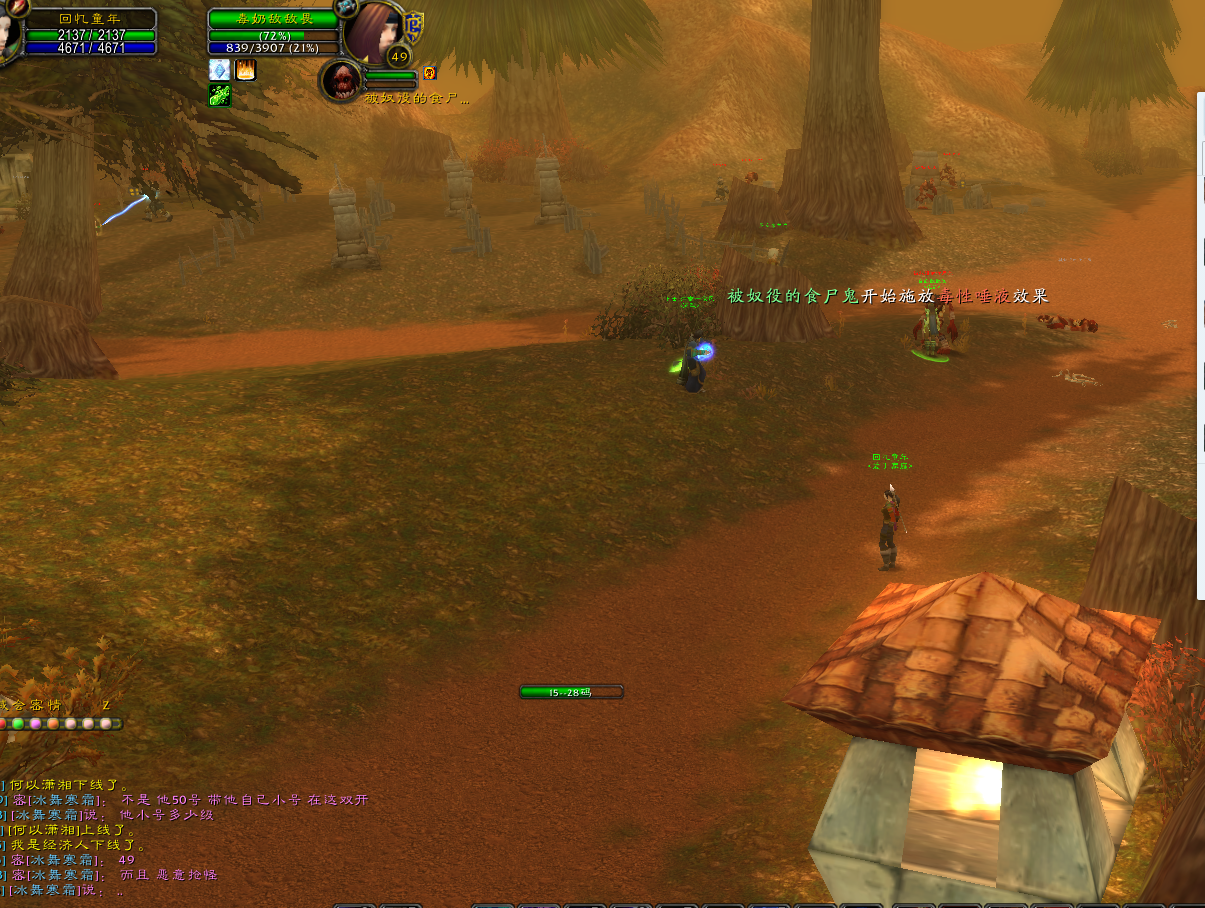Select the 毒奶敌敌畏 target name bar
Viewport: 1205px width, 908px height.
click(x=272, y=19)
